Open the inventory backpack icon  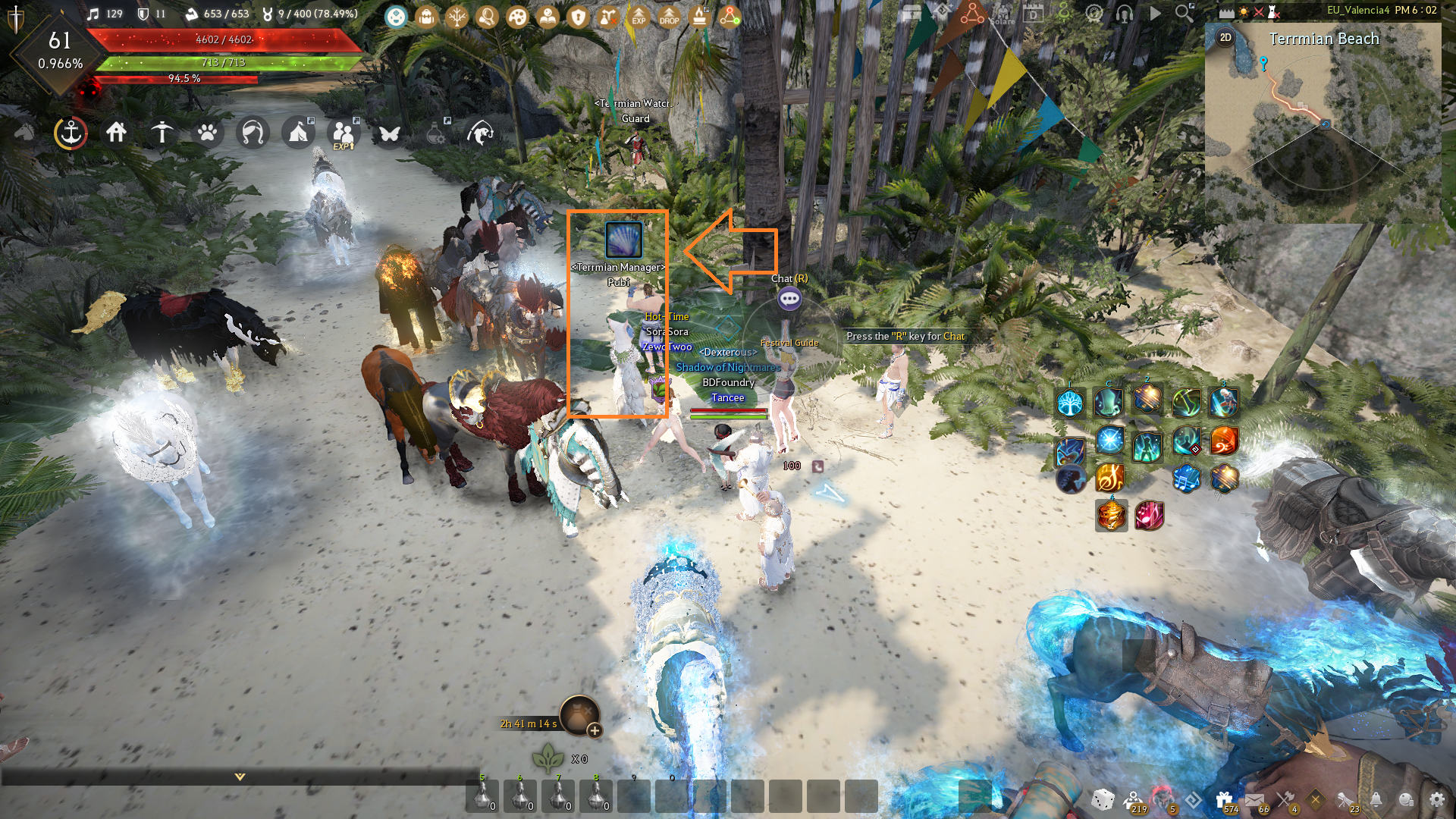click(426, 17)
